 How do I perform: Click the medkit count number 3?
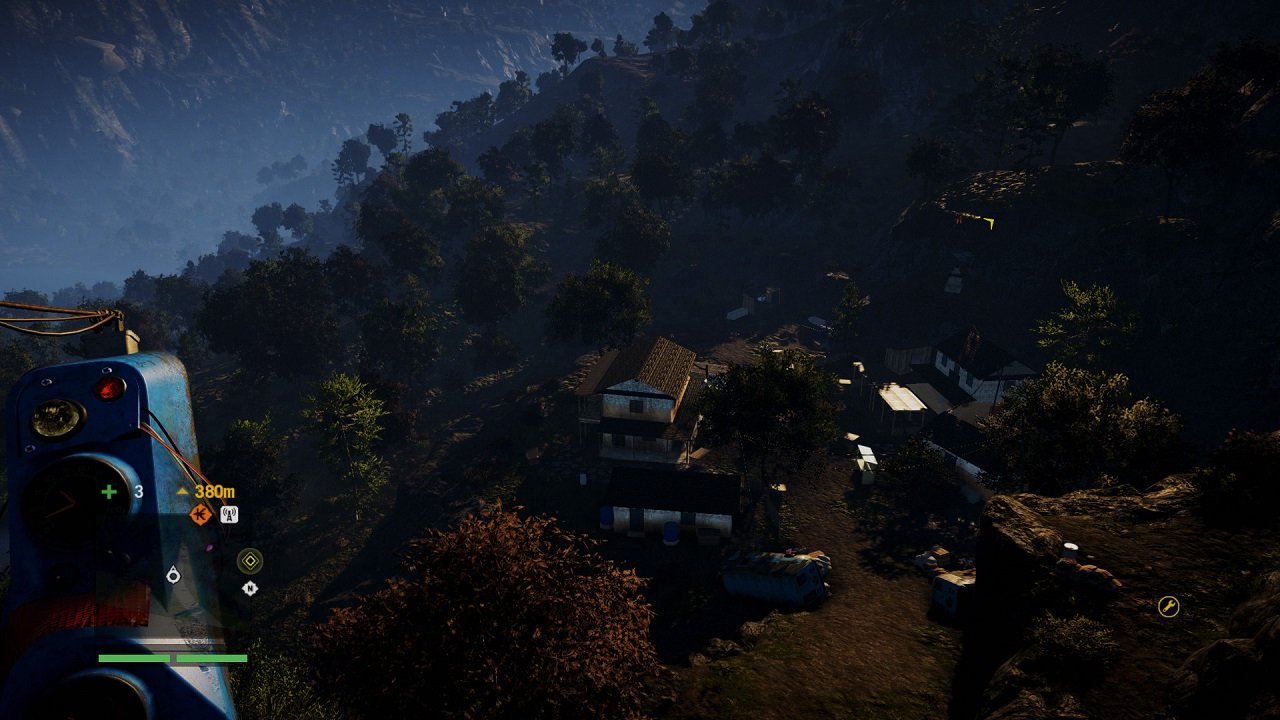(137, 490)
